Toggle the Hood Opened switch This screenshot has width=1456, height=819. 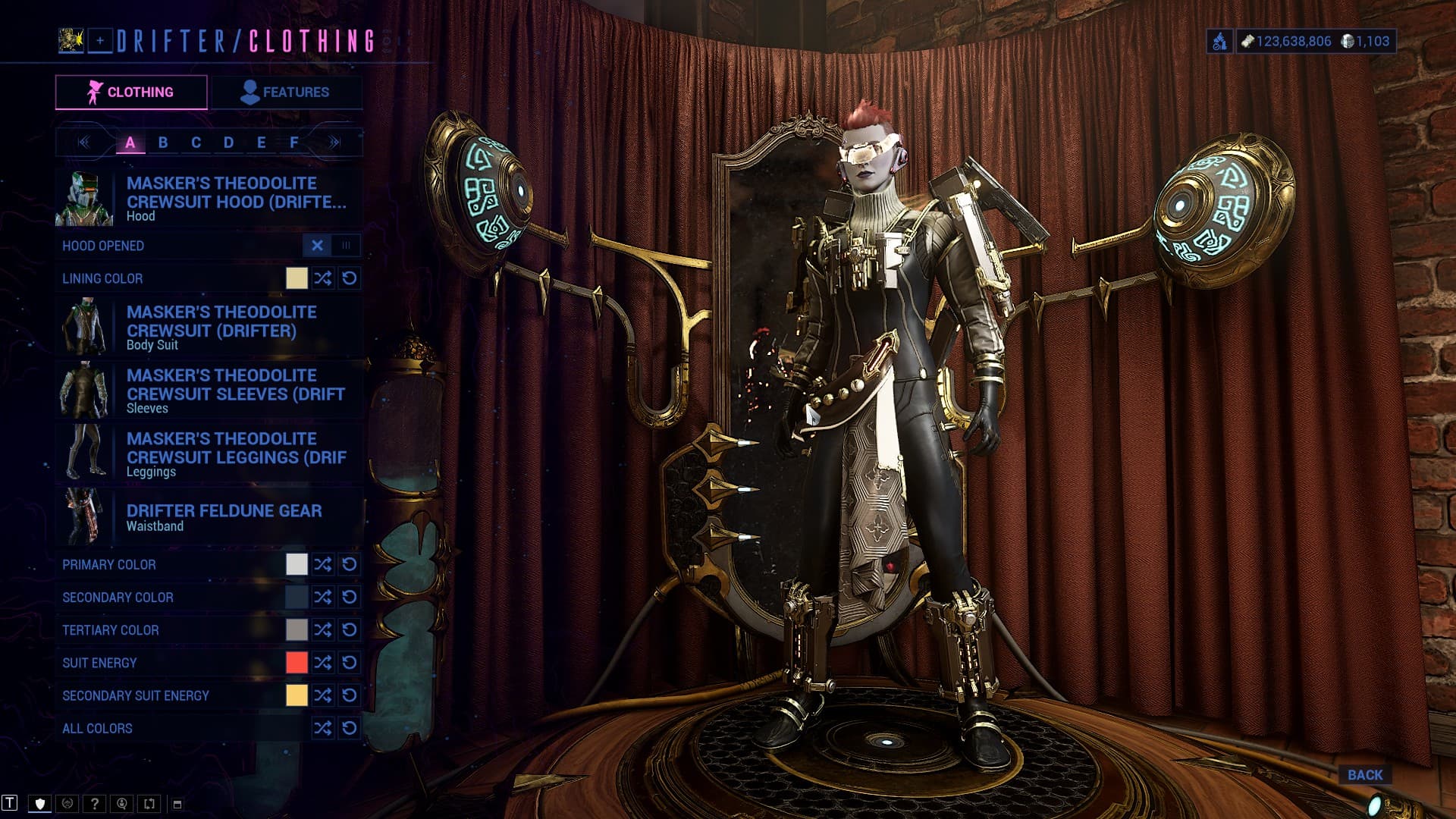pos(331,246)
